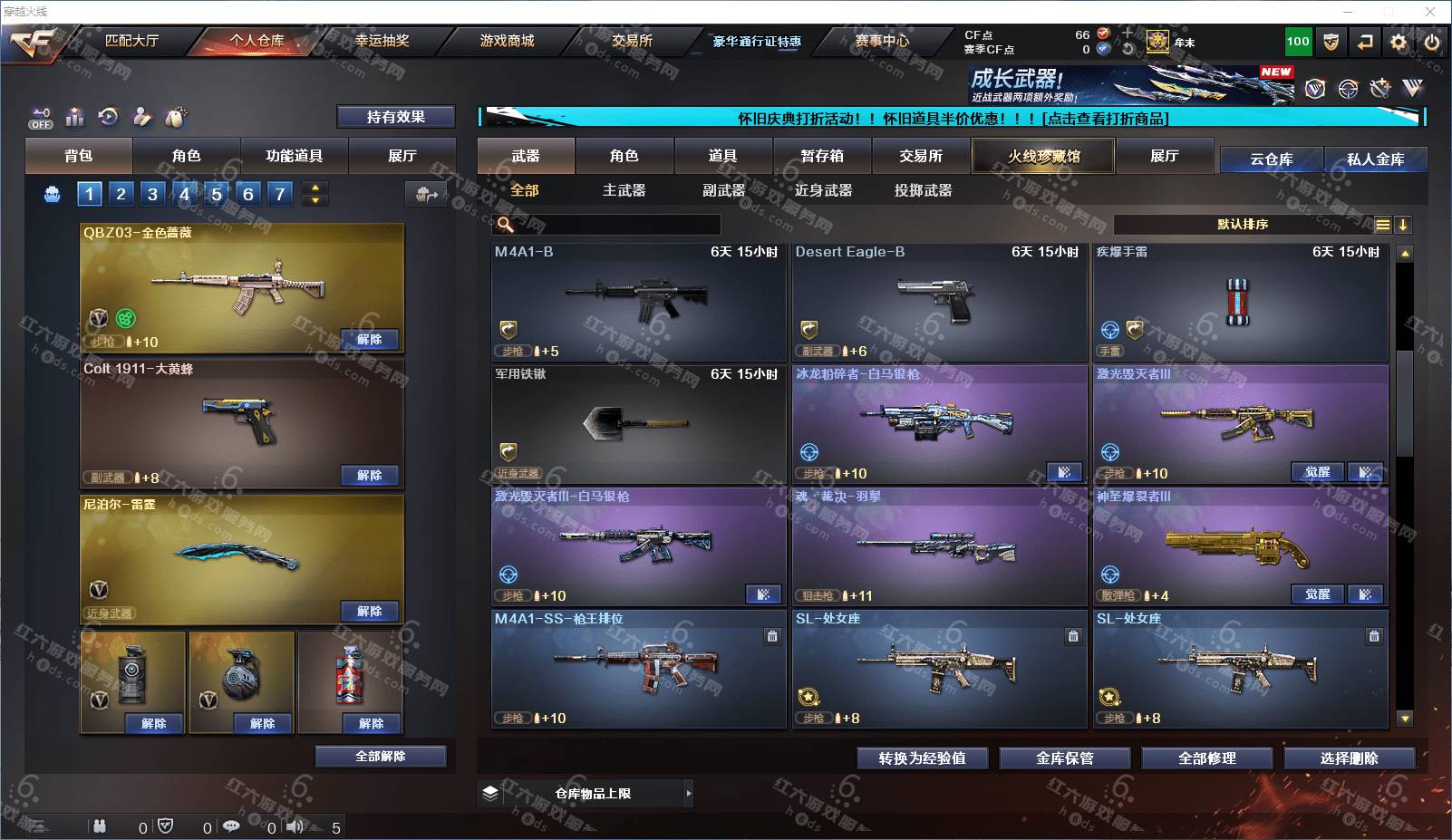Open the 赛事中心 menu
Screen dimensions: 1452x840
881,41
